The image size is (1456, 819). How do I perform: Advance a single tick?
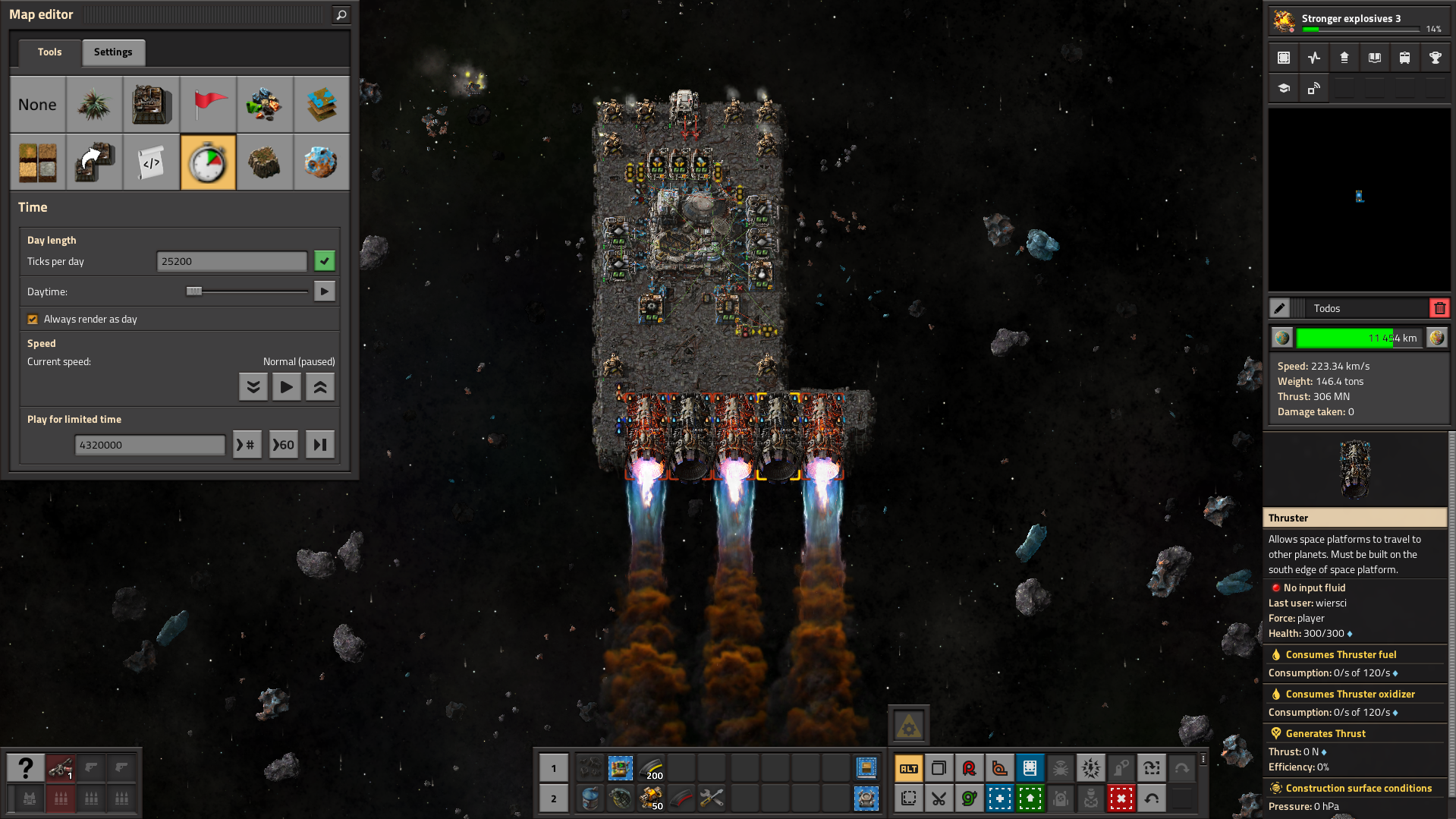pos(320,445)
